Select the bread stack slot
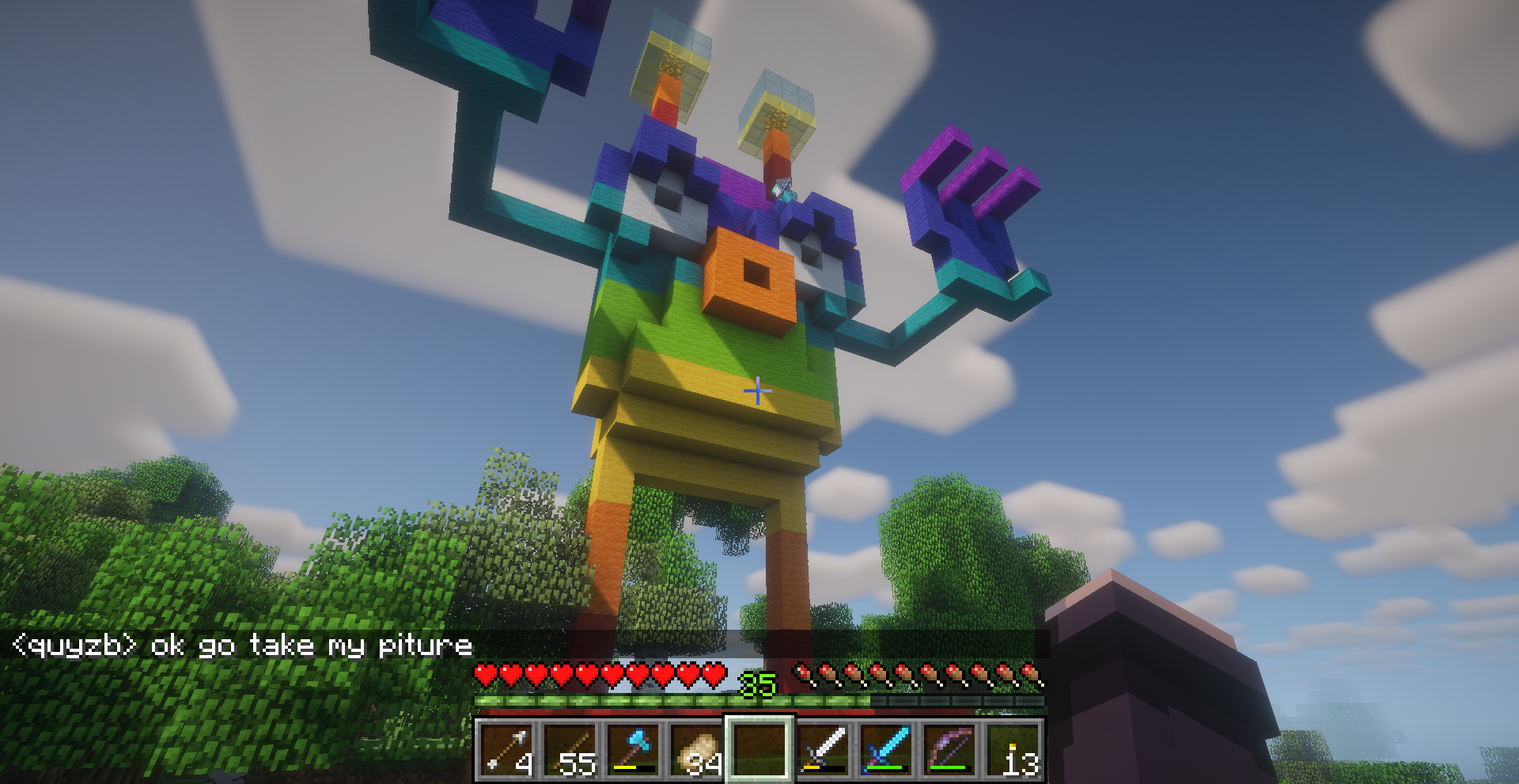This screenshot has width=1519, height=784. 697,749
